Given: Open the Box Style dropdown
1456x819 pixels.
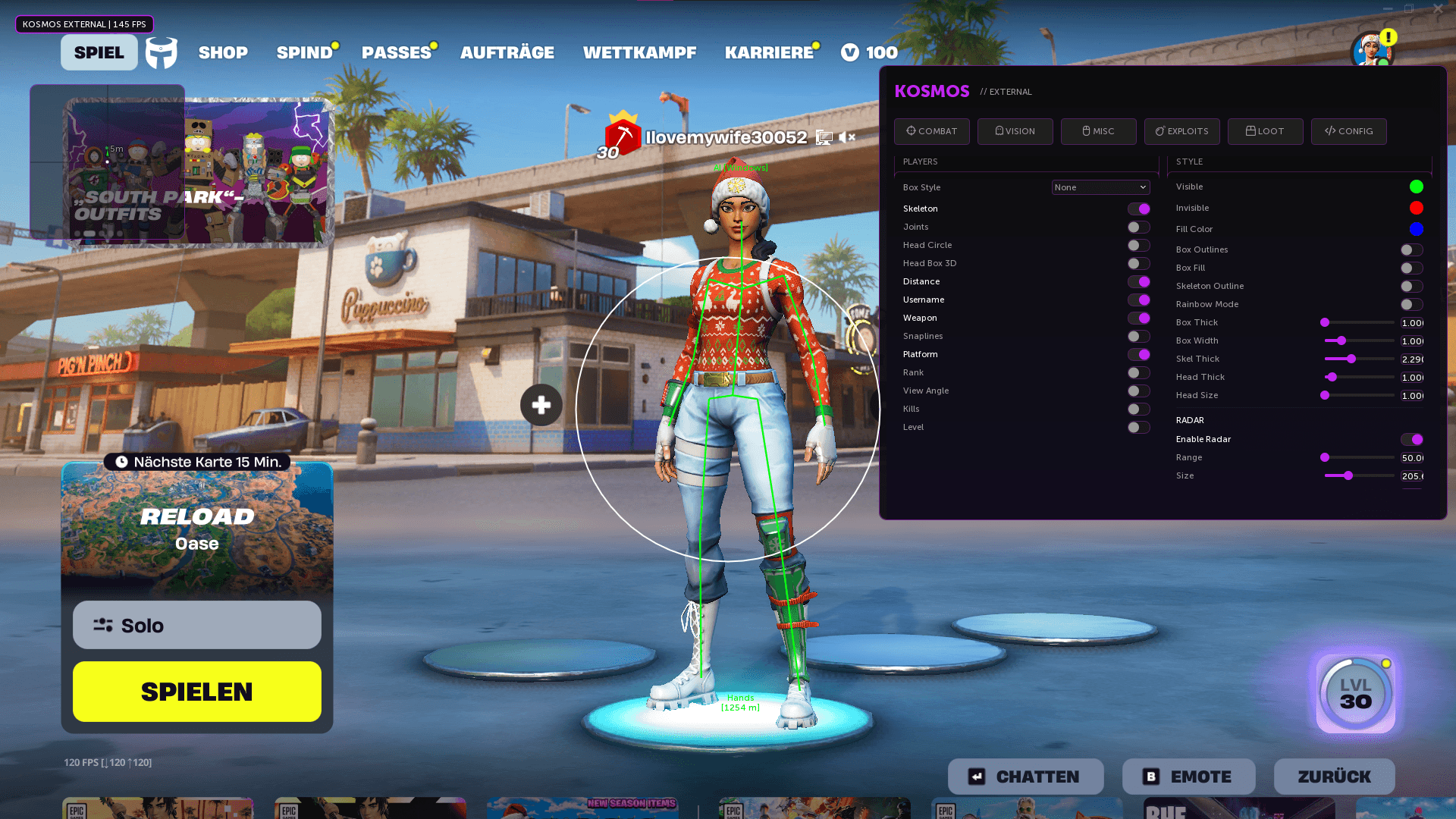Looking at the screenshot, I should (1100, 187).
